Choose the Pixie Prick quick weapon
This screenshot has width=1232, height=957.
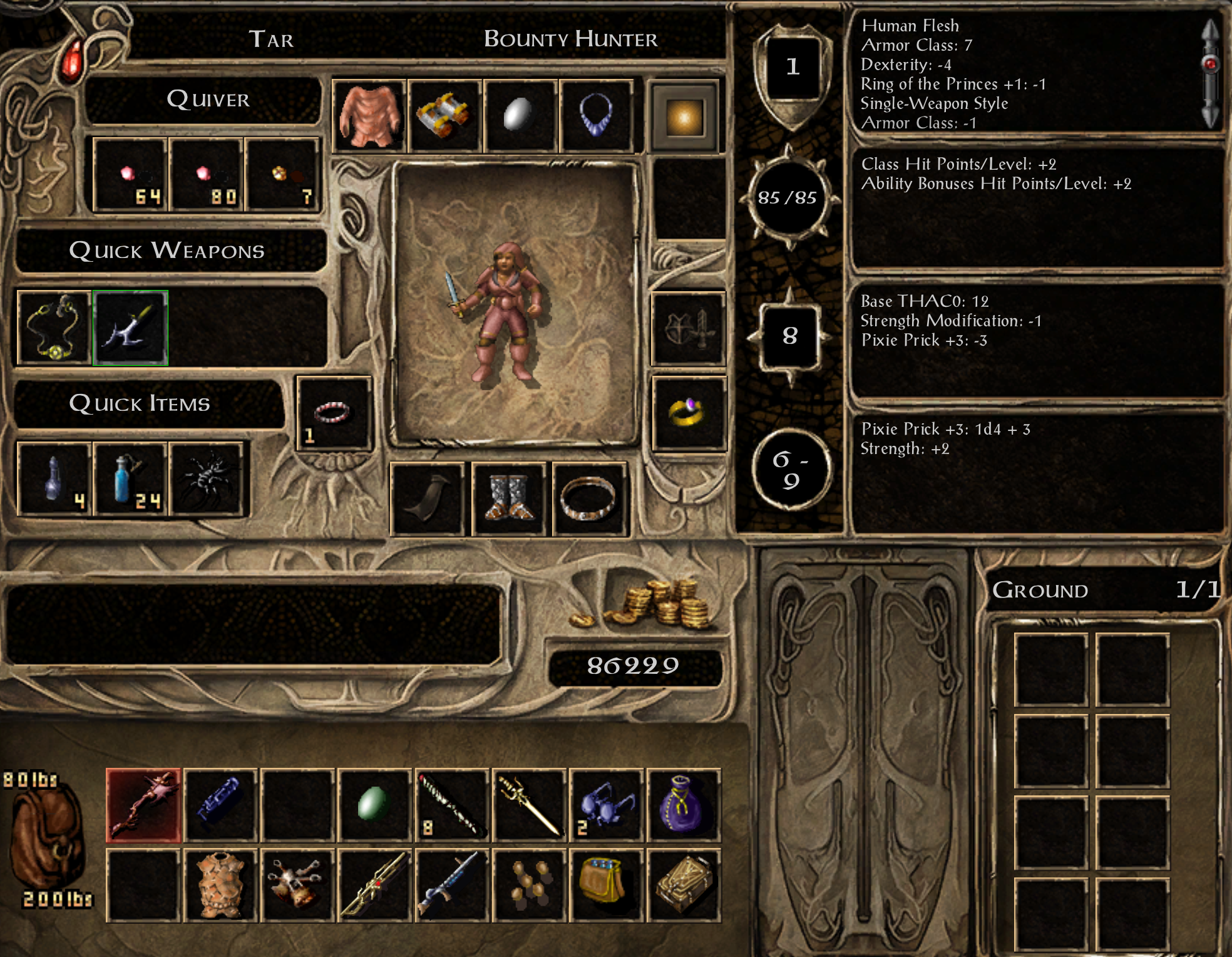pos(130,328)
